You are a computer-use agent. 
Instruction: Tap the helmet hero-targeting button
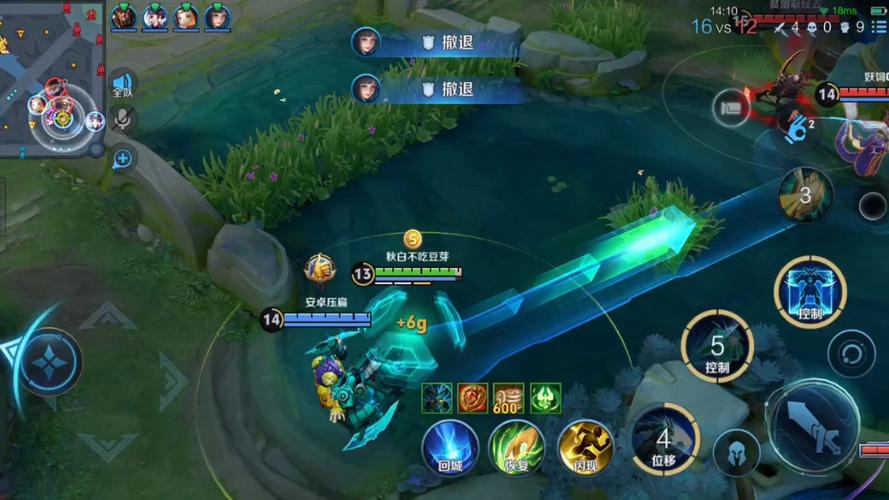pyautogui.click(x=738, y=451)
